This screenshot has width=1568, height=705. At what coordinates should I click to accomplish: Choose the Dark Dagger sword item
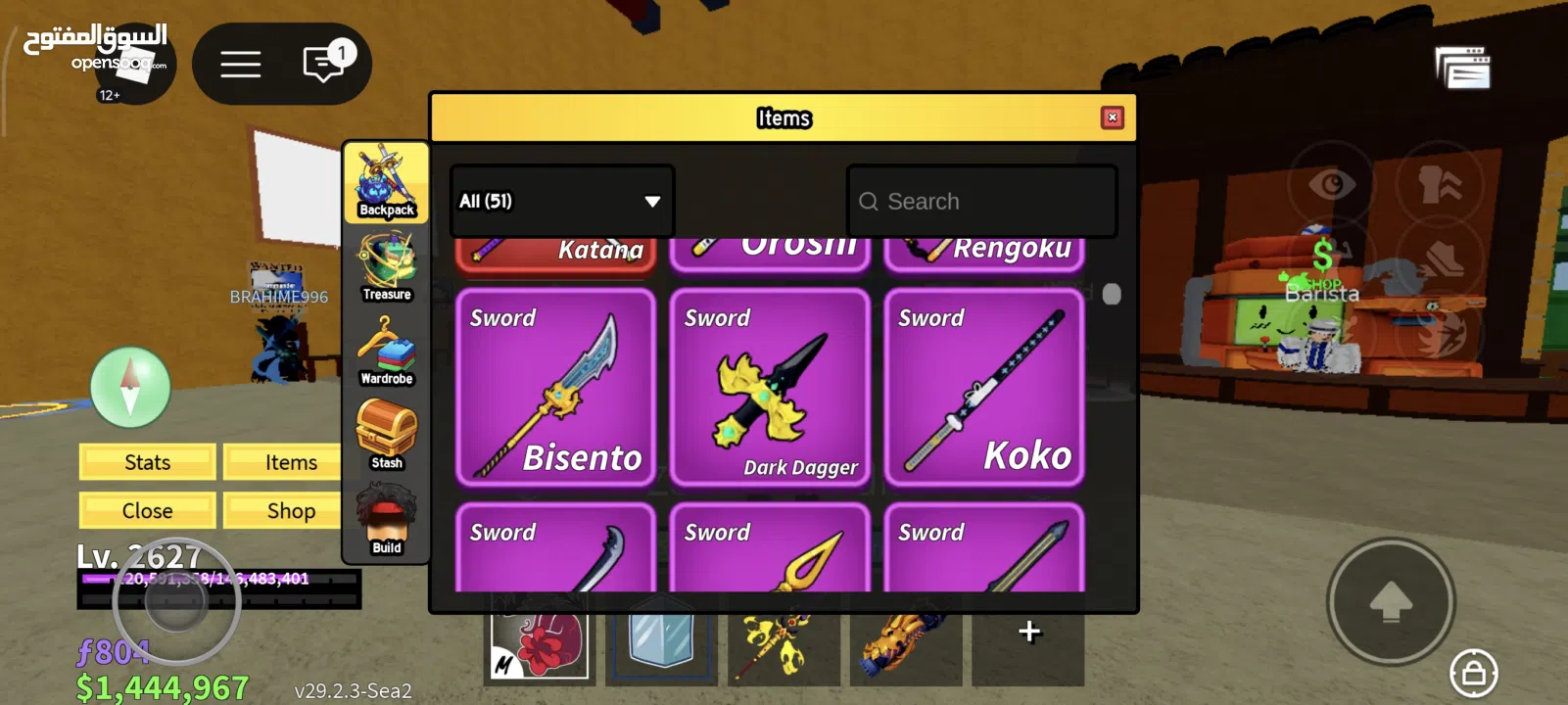coord(770,388)
